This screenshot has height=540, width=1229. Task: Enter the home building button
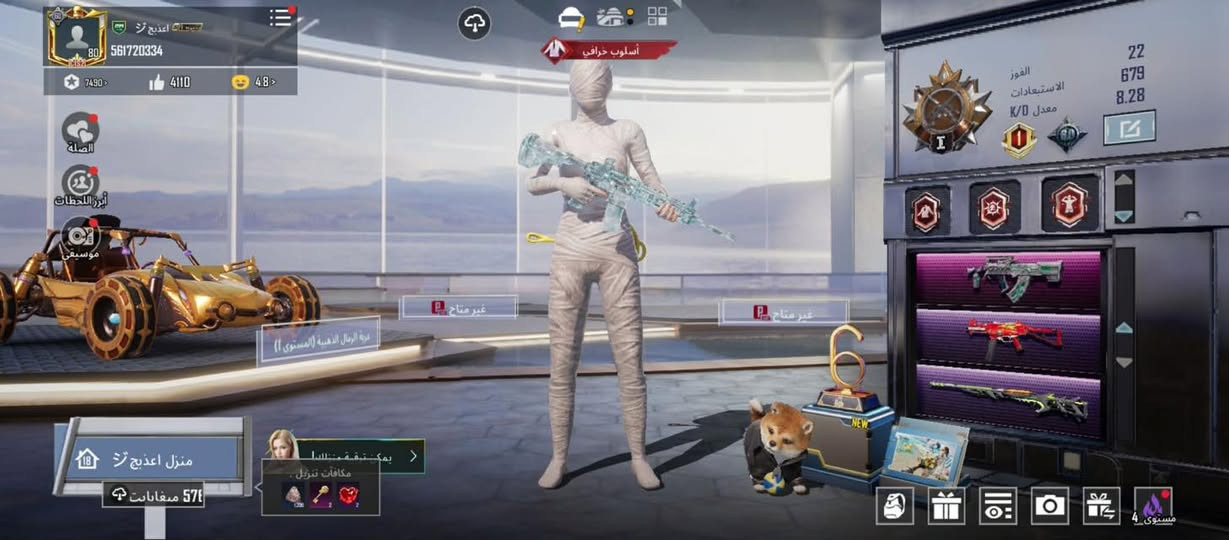pos(150,460)
